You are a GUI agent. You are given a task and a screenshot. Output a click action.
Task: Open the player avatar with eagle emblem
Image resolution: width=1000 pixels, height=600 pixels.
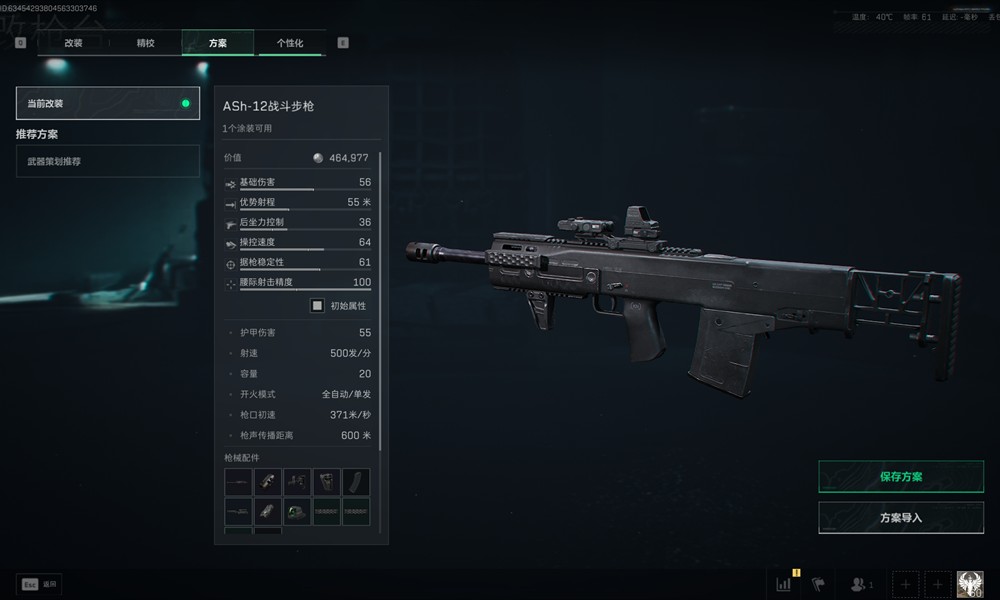click(969, 584)
